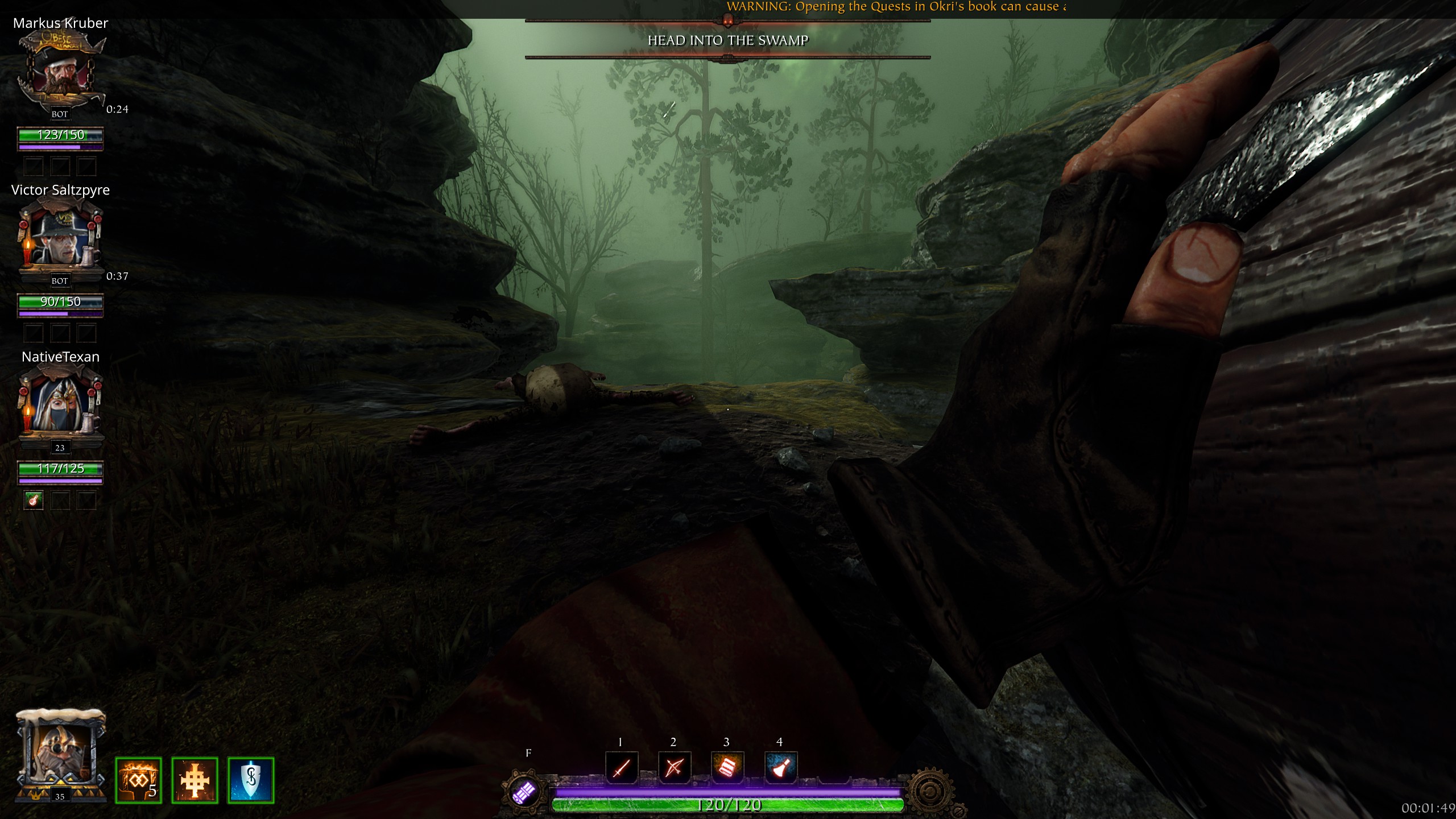
Task: Choose the potion flask item slot
Action: click(x=780, y=768)
